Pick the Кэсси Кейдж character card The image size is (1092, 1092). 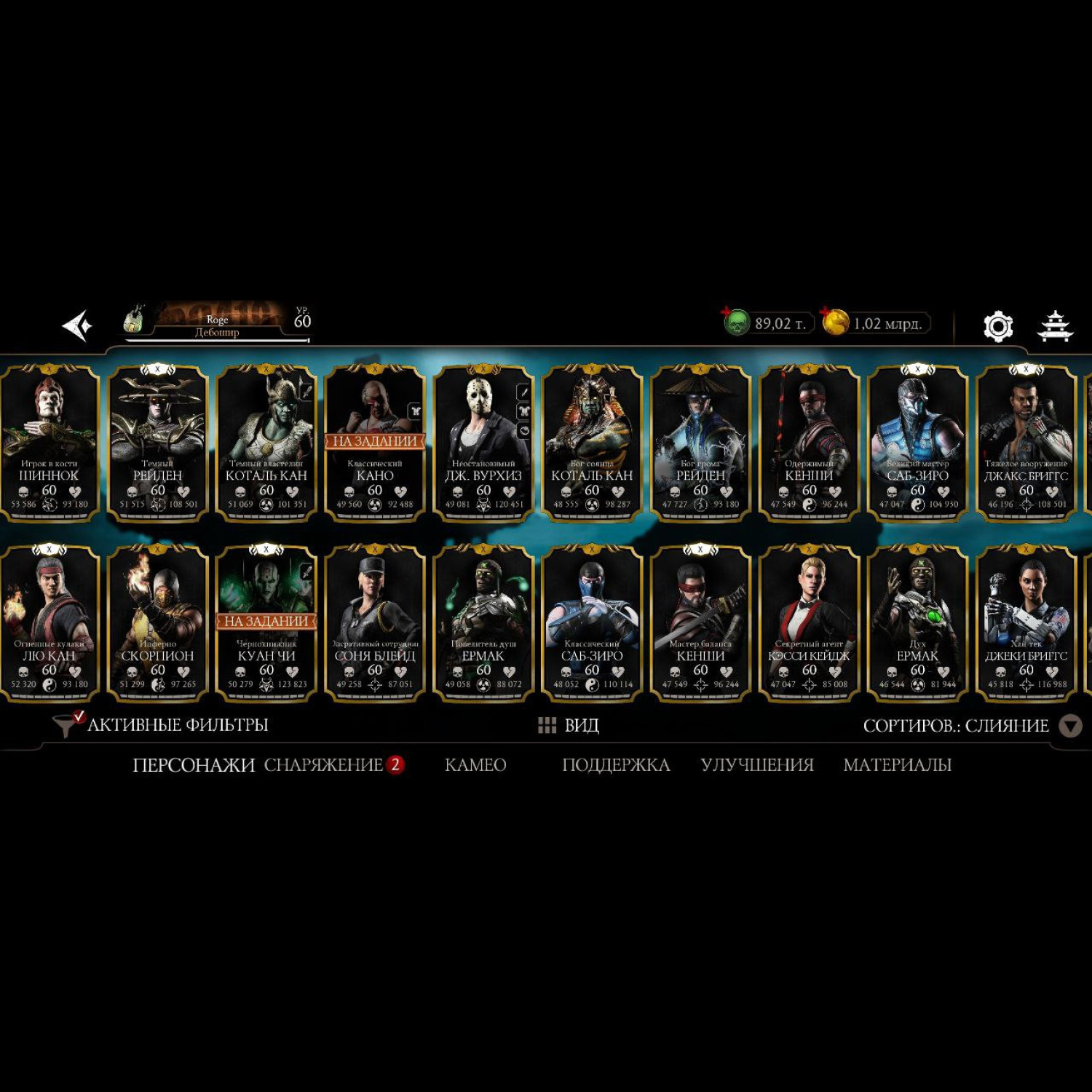tap(809, 623)
